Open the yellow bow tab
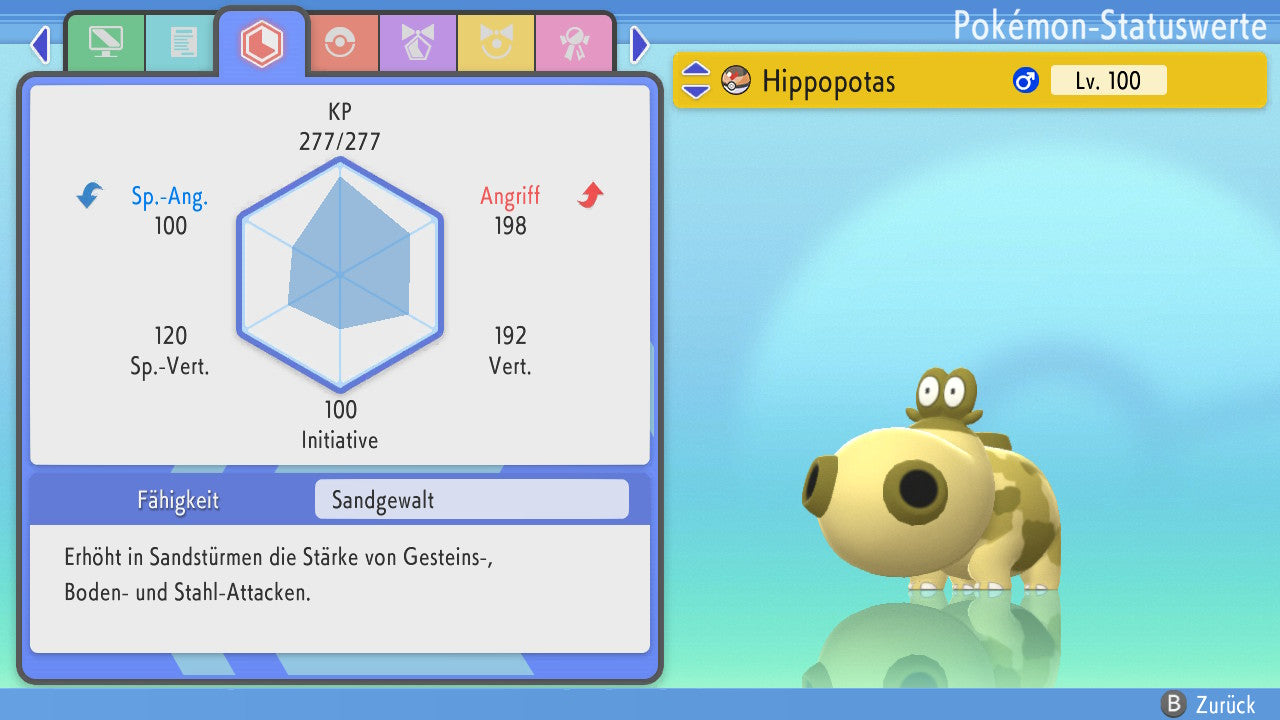The width and height of the screenshot is (1280, 720). coord(496,43)
